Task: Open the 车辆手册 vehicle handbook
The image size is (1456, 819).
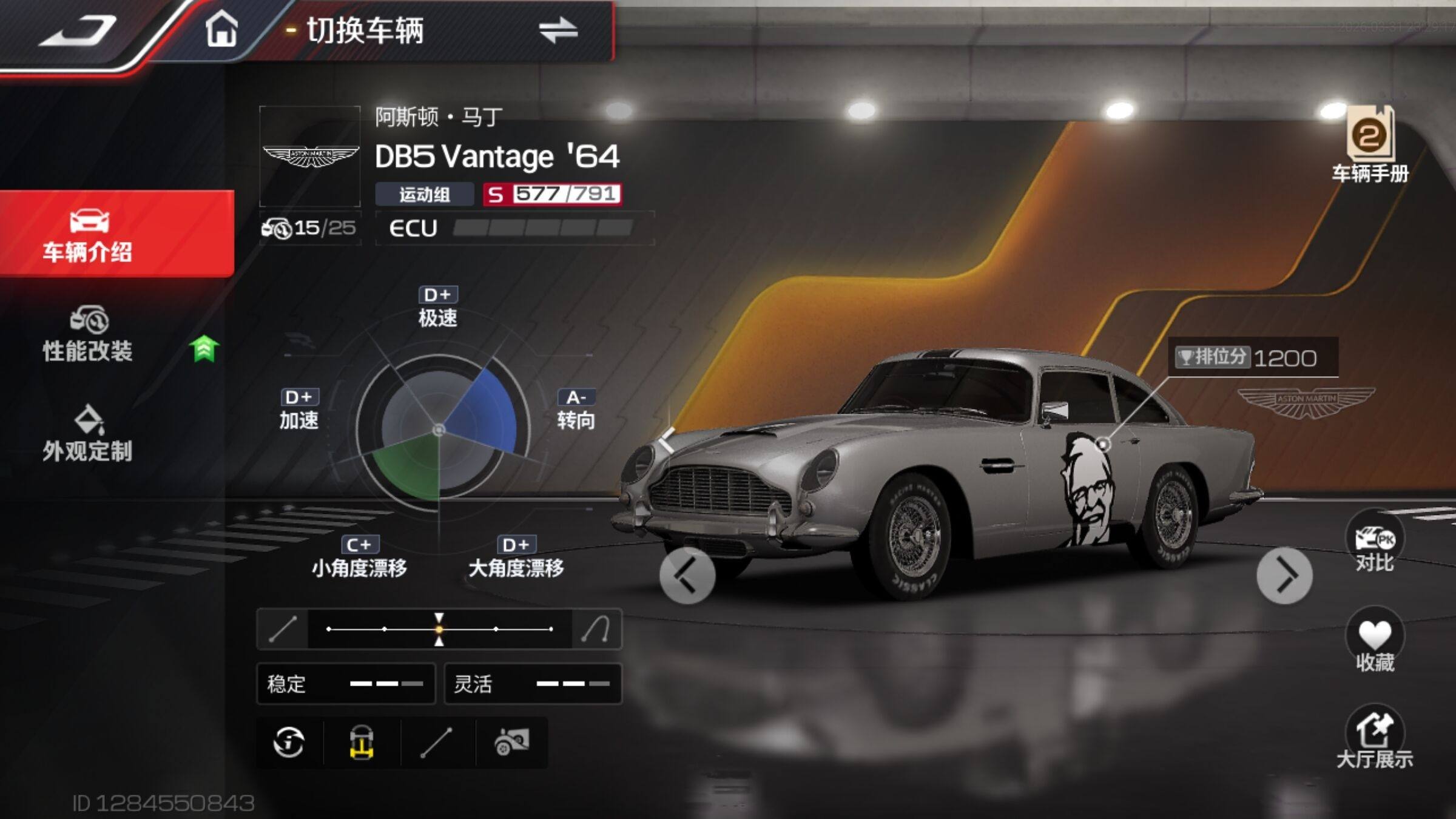Action: 1370,146
